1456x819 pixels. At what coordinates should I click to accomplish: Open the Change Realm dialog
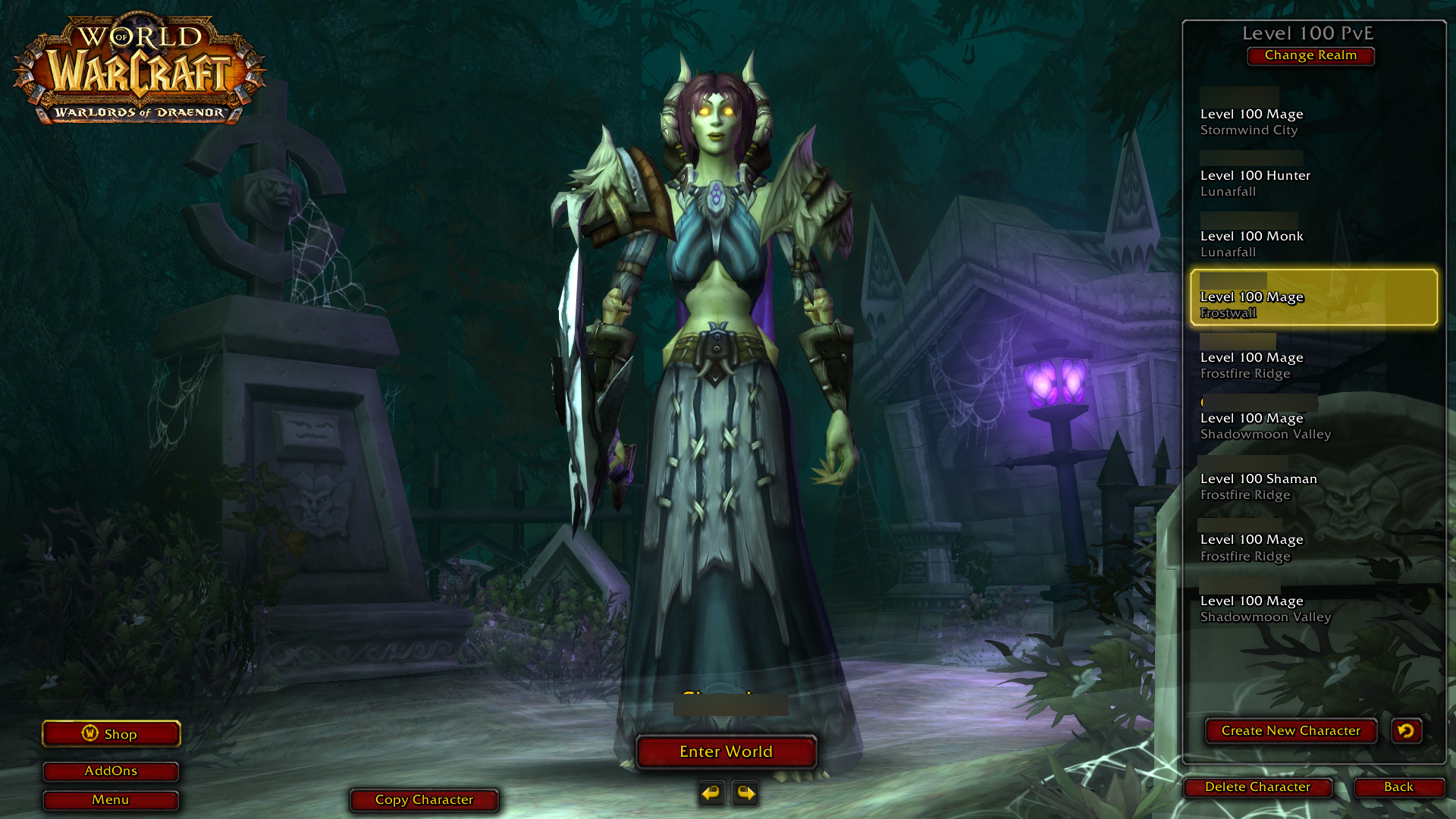point(1310,55)
